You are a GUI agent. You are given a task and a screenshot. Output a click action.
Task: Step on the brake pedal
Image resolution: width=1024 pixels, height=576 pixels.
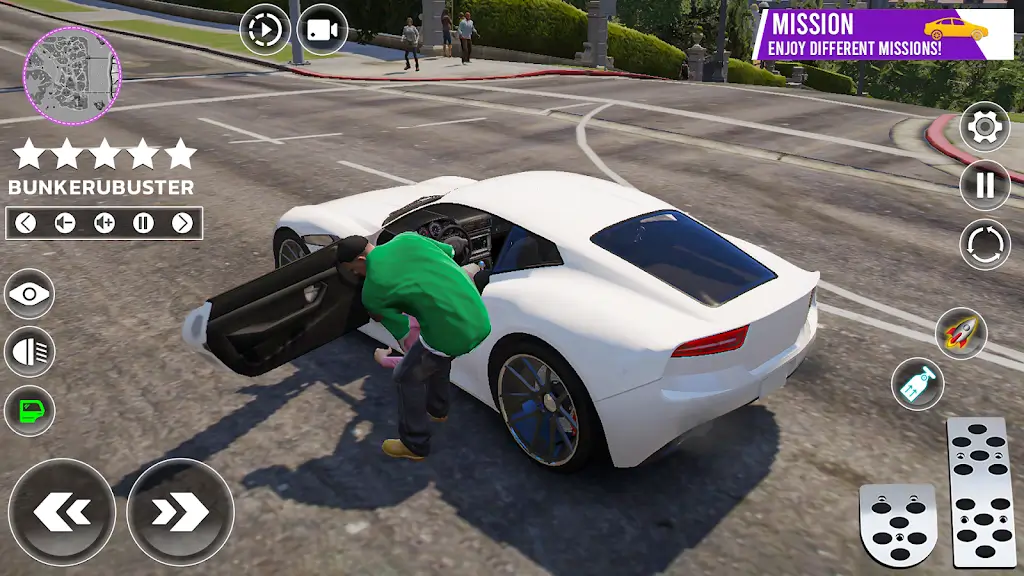click(897, 526)
